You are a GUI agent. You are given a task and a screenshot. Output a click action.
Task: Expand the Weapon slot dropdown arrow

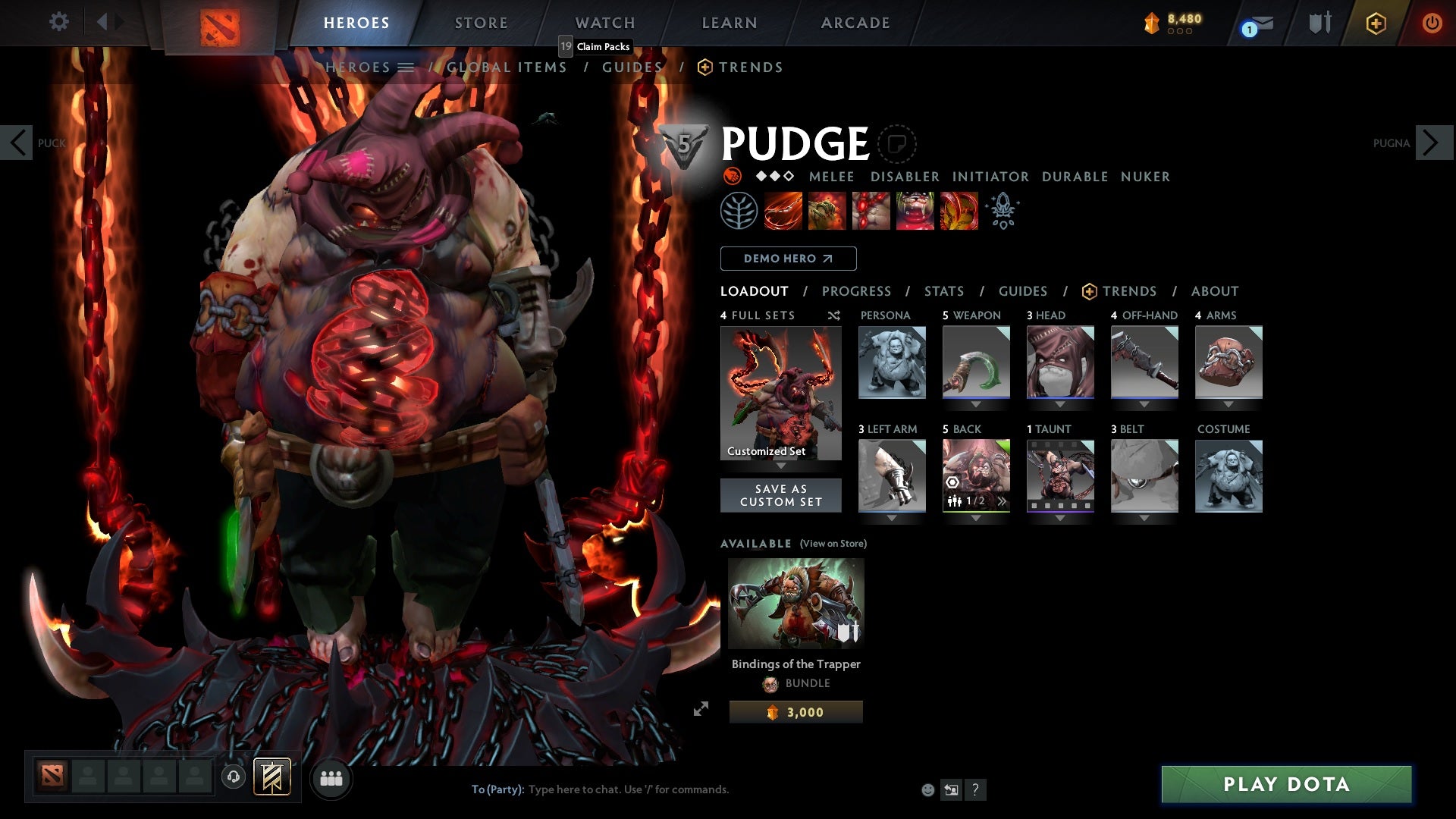tap(976, 403)
